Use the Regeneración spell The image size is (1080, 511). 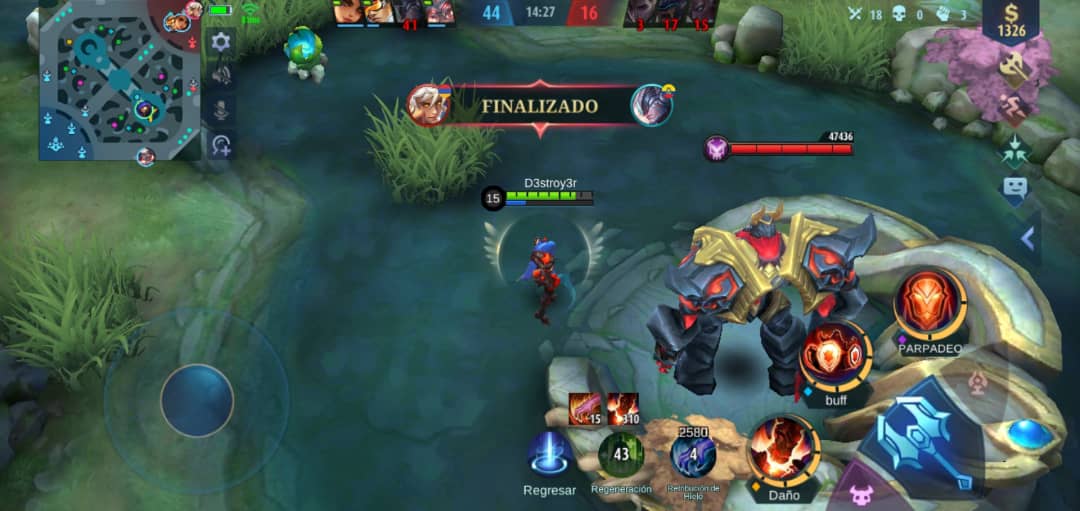[x=620, y=455]
